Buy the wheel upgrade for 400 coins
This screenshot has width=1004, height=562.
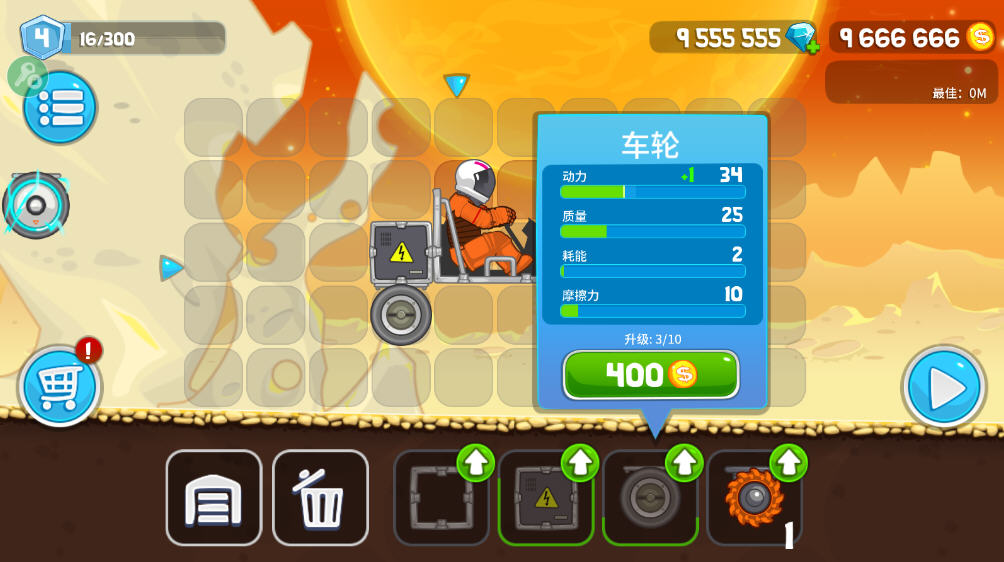click(651, 375)
